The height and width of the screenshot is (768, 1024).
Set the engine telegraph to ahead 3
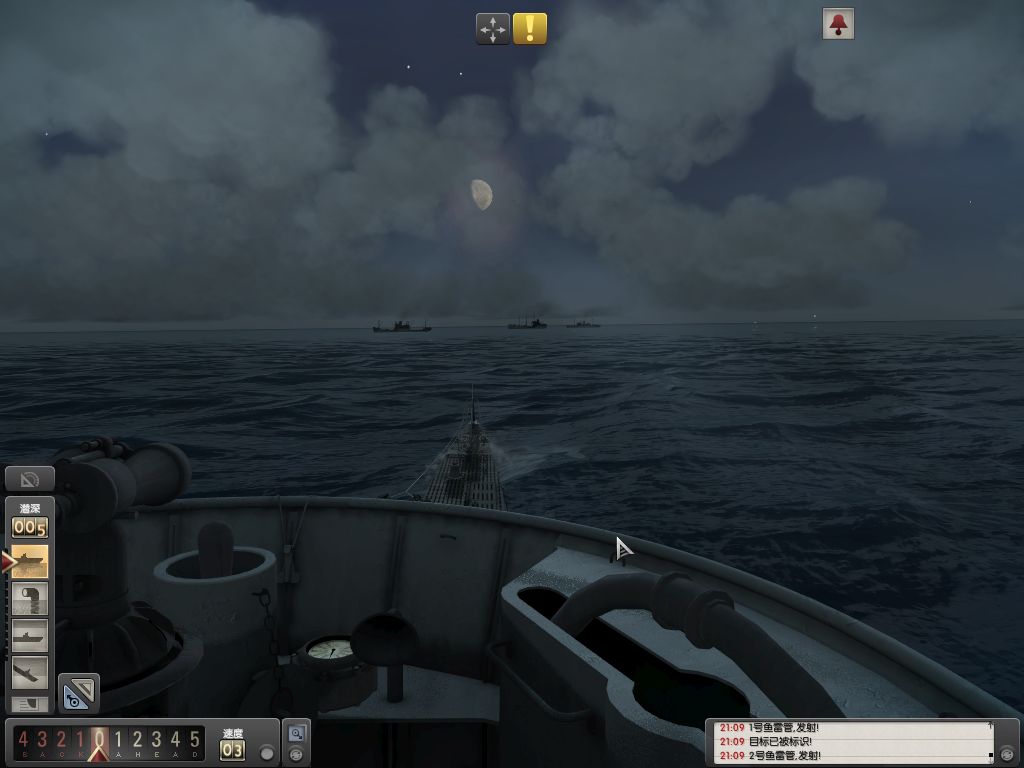pyautogui.click(x=156, y=741)
